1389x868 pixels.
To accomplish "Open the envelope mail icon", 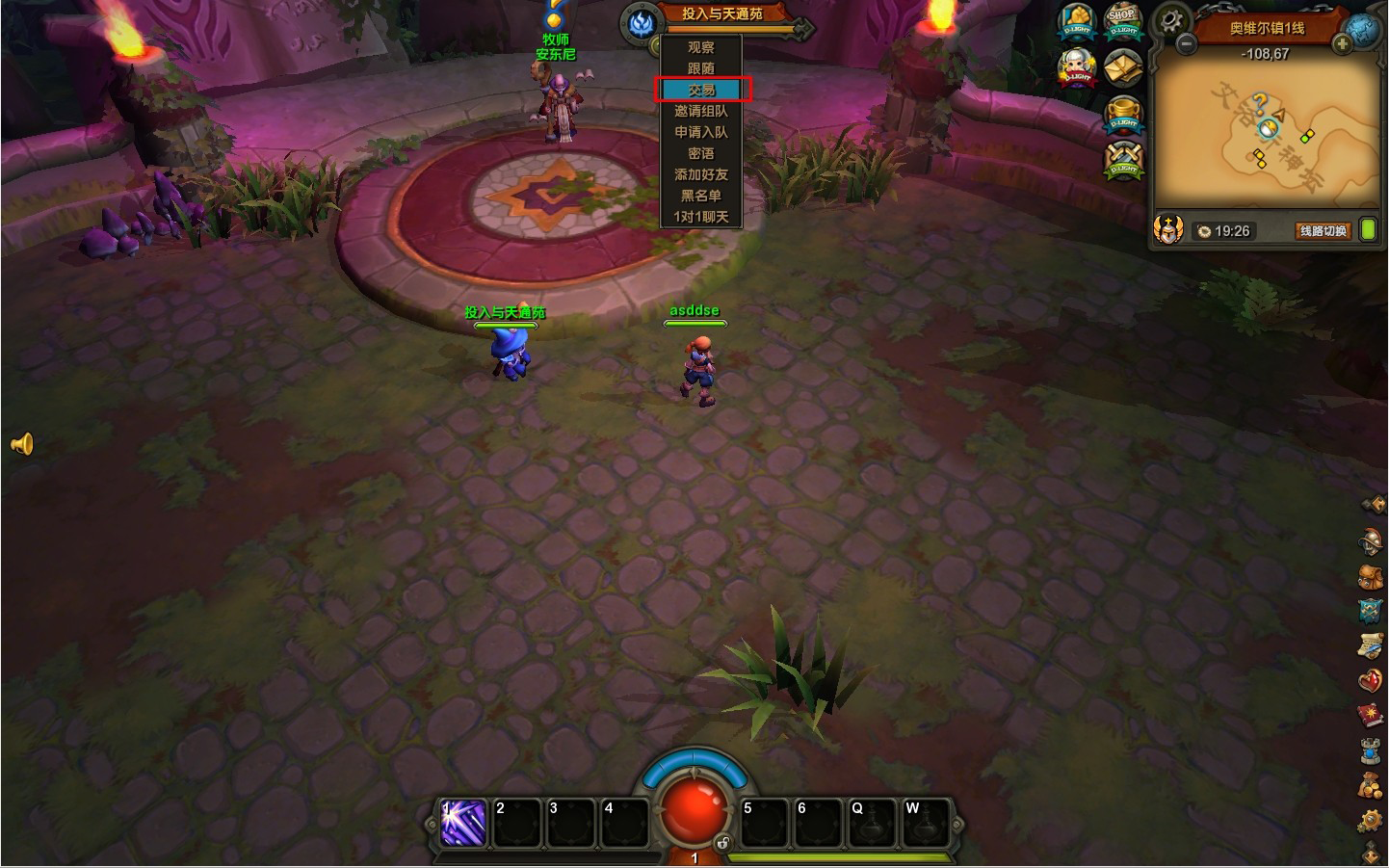I will [x=1122, y=67].
